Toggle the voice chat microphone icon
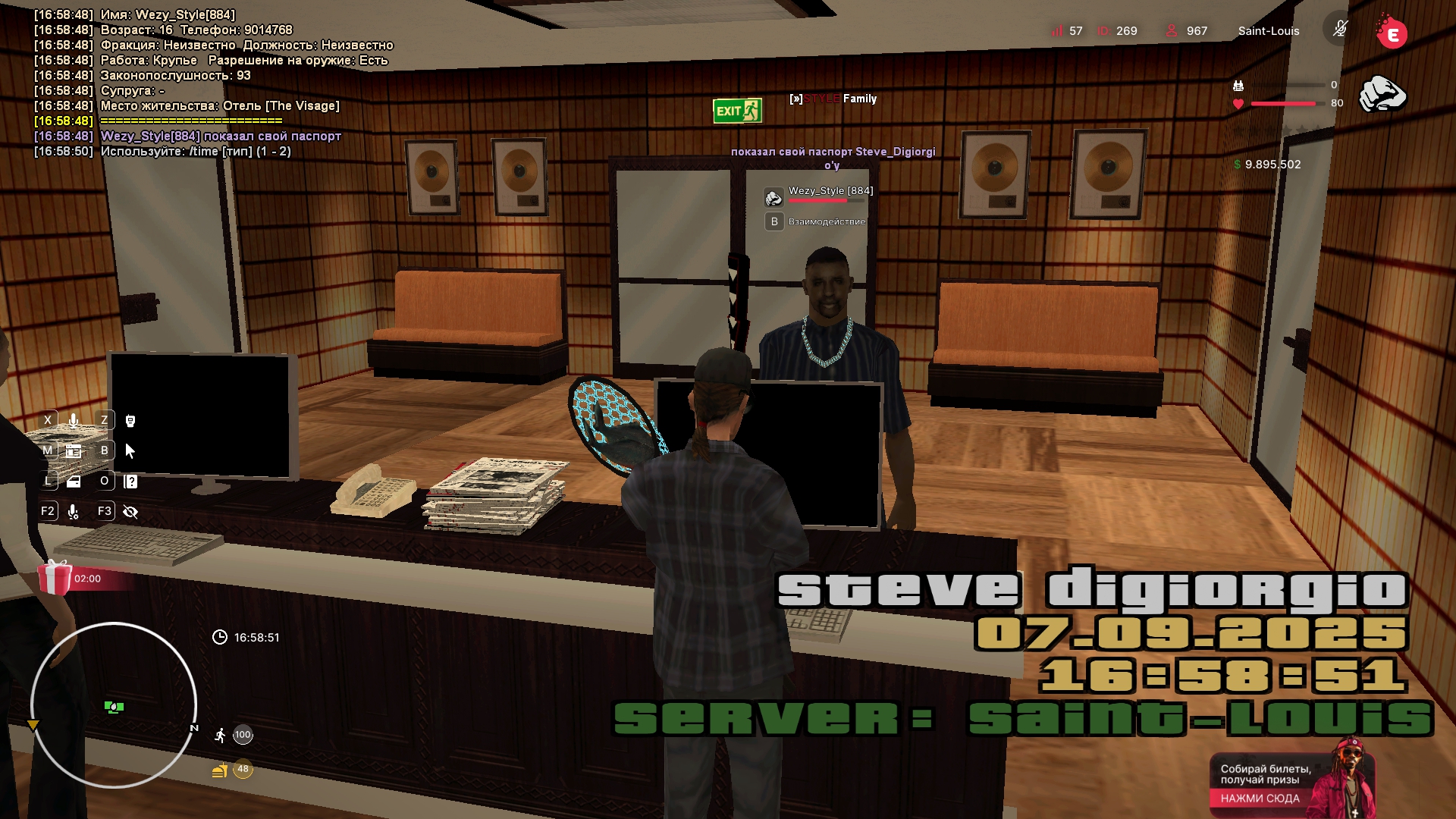This screenshot has height=819, width=1456. (x=74, y=420)
